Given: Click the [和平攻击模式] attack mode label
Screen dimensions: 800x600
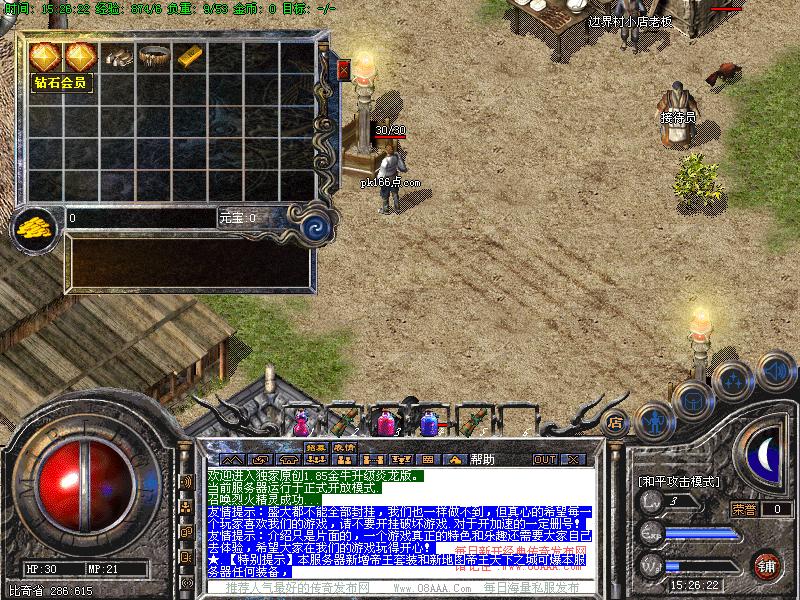Looking at the screenshot, I should tap(679, 481).
